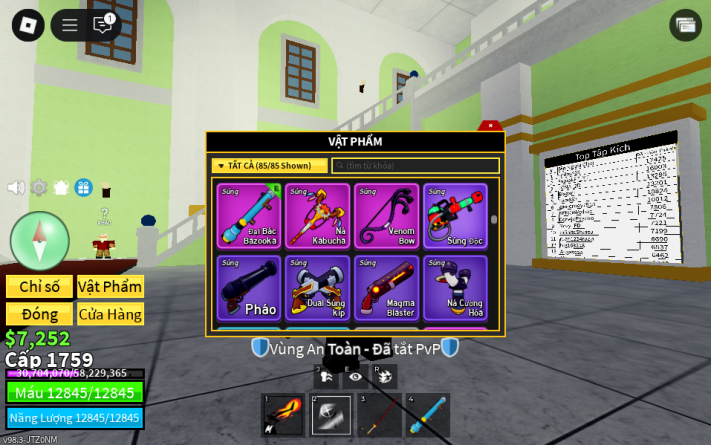Click the Vật Phẩm inventory button
Viewport: 711px width, 445px height.
(110, 287)
